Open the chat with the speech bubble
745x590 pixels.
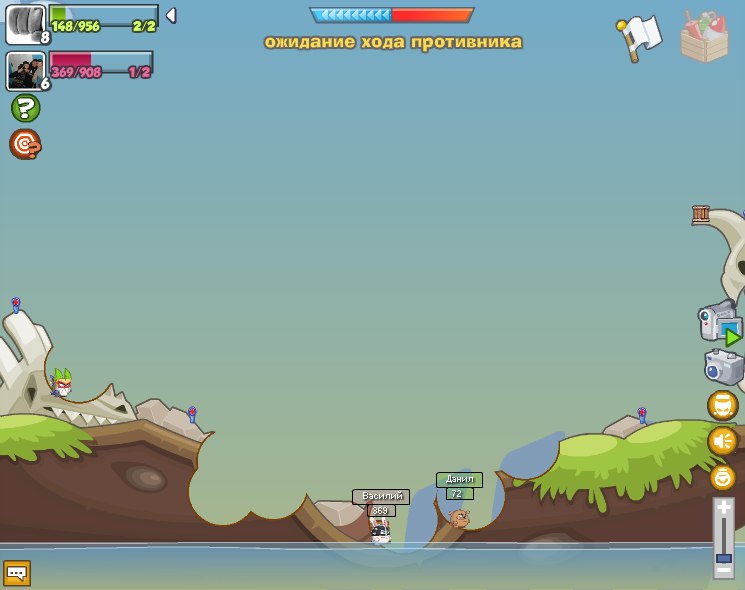(17, 573)
